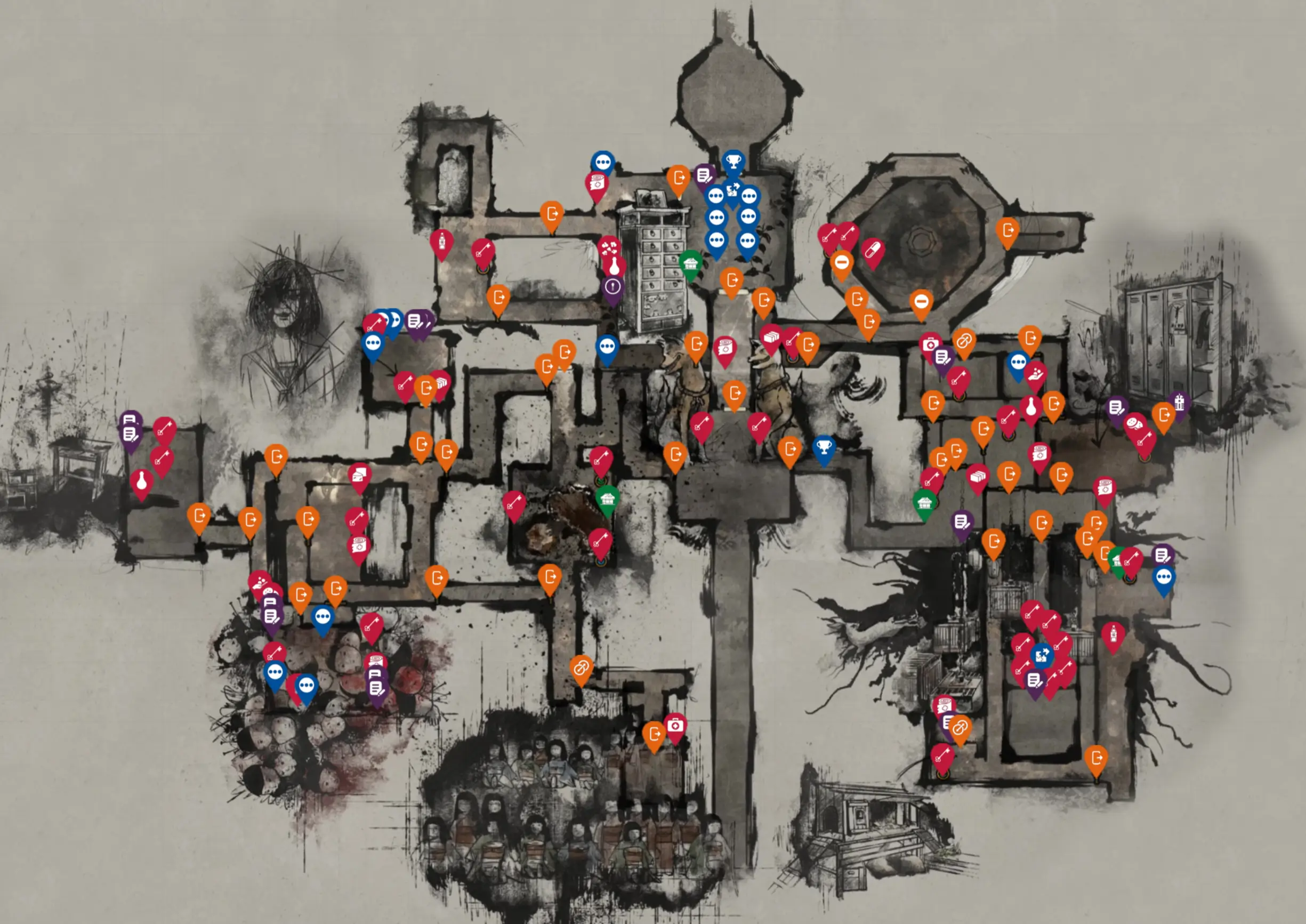Select the red pill capsule marker
Screen dimensions: 1306x924
click(873, 251)
